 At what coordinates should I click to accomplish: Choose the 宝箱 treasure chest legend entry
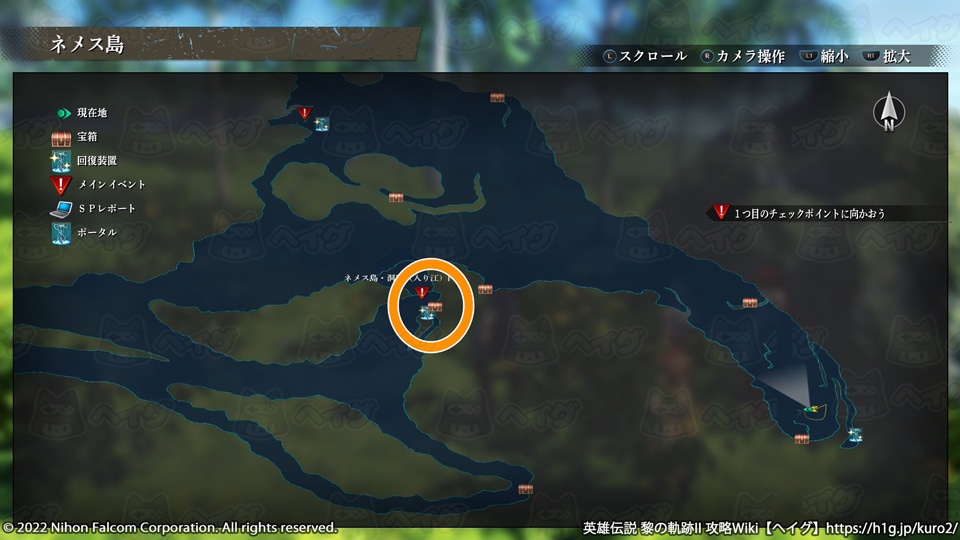click(75, 136)
